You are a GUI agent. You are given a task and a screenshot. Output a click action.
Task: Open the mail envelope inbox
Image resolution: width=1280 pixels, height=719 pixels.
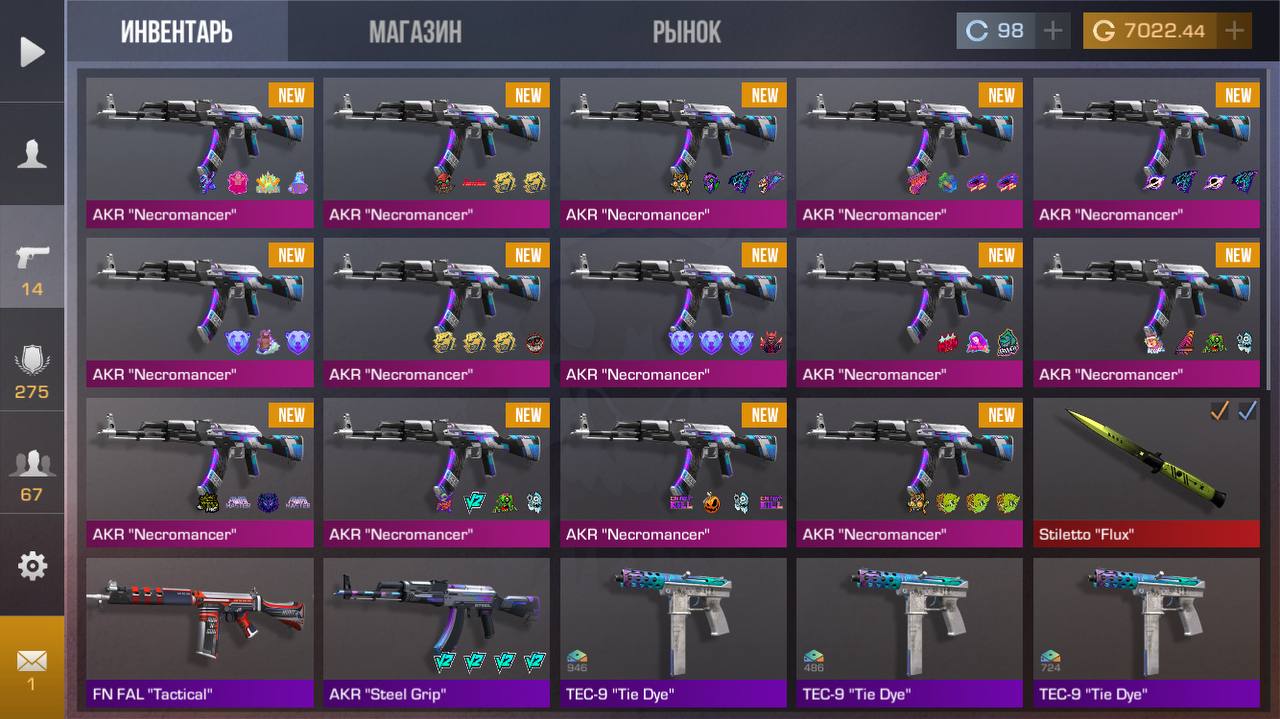pos(32,666)
